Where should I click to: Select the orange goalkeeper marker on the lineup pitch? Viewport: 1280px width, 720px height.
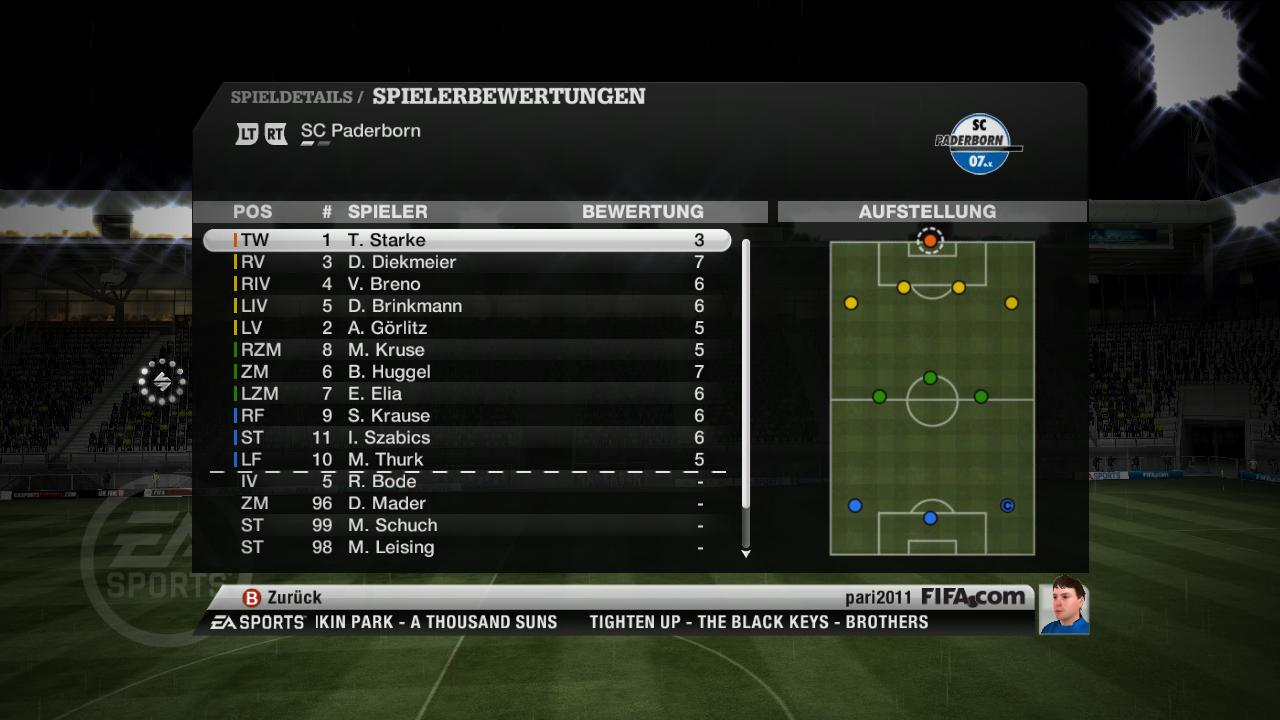pos(930,241)
